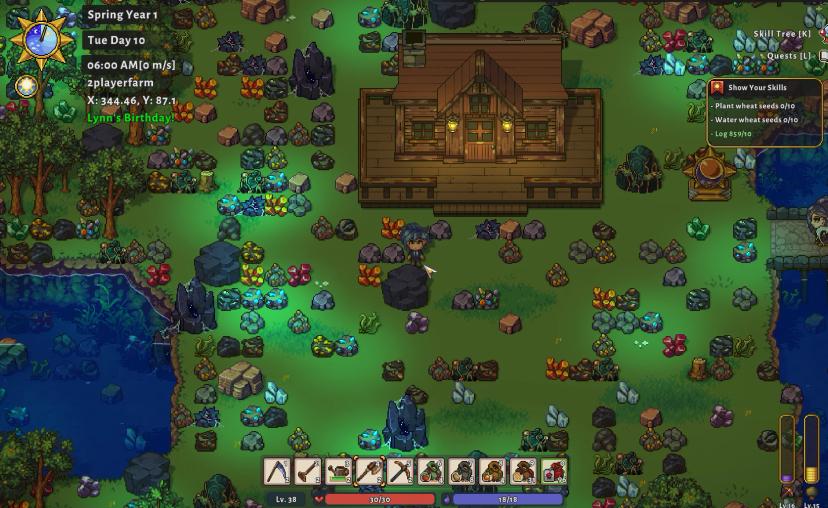Equip the watering can from the hotbar
The image size is (828, 508).
339,471
